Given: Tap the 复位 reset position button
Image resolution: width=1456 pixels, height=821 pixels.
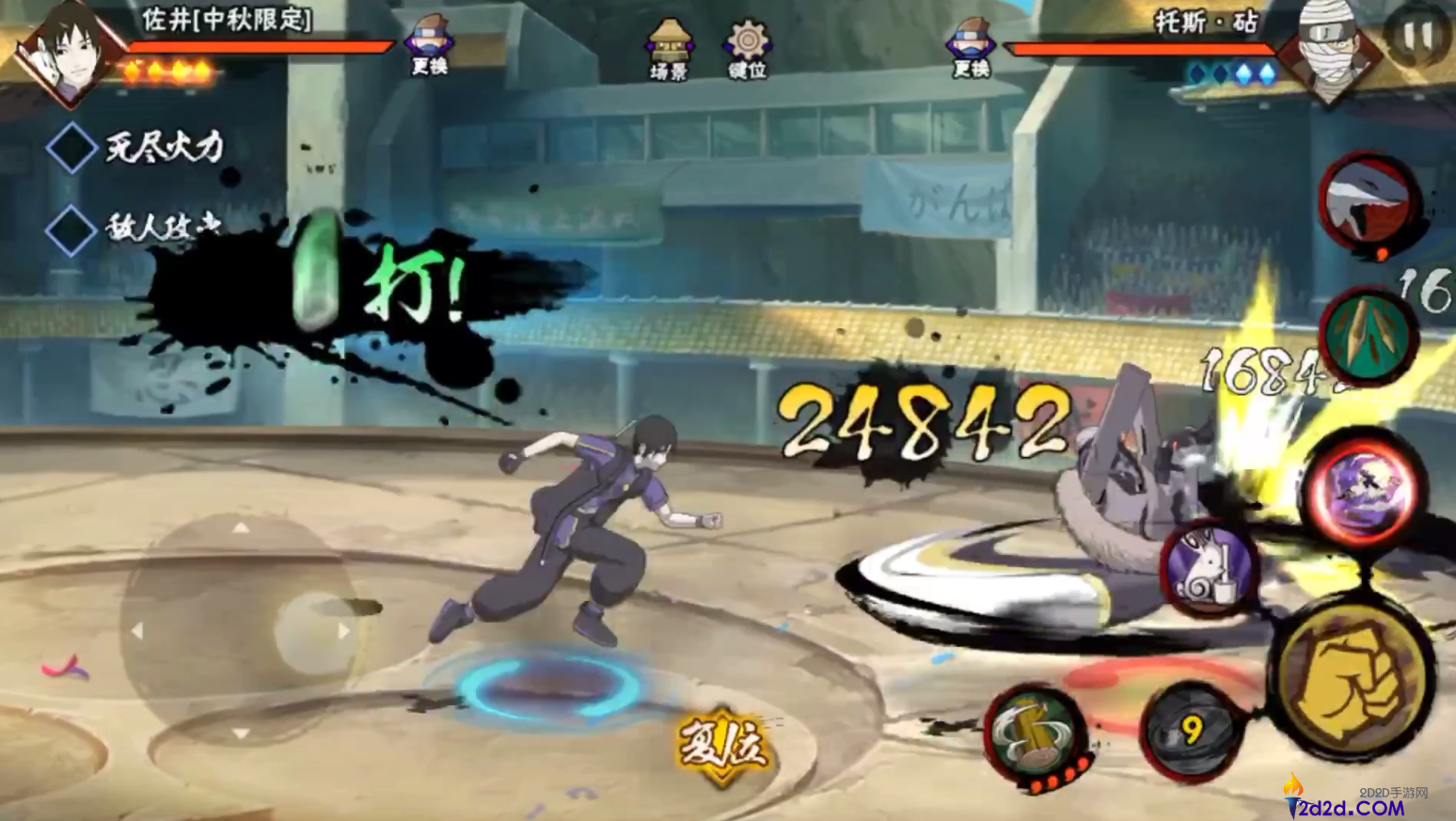Looking at the screenshot, I should (x=722, y=747).
